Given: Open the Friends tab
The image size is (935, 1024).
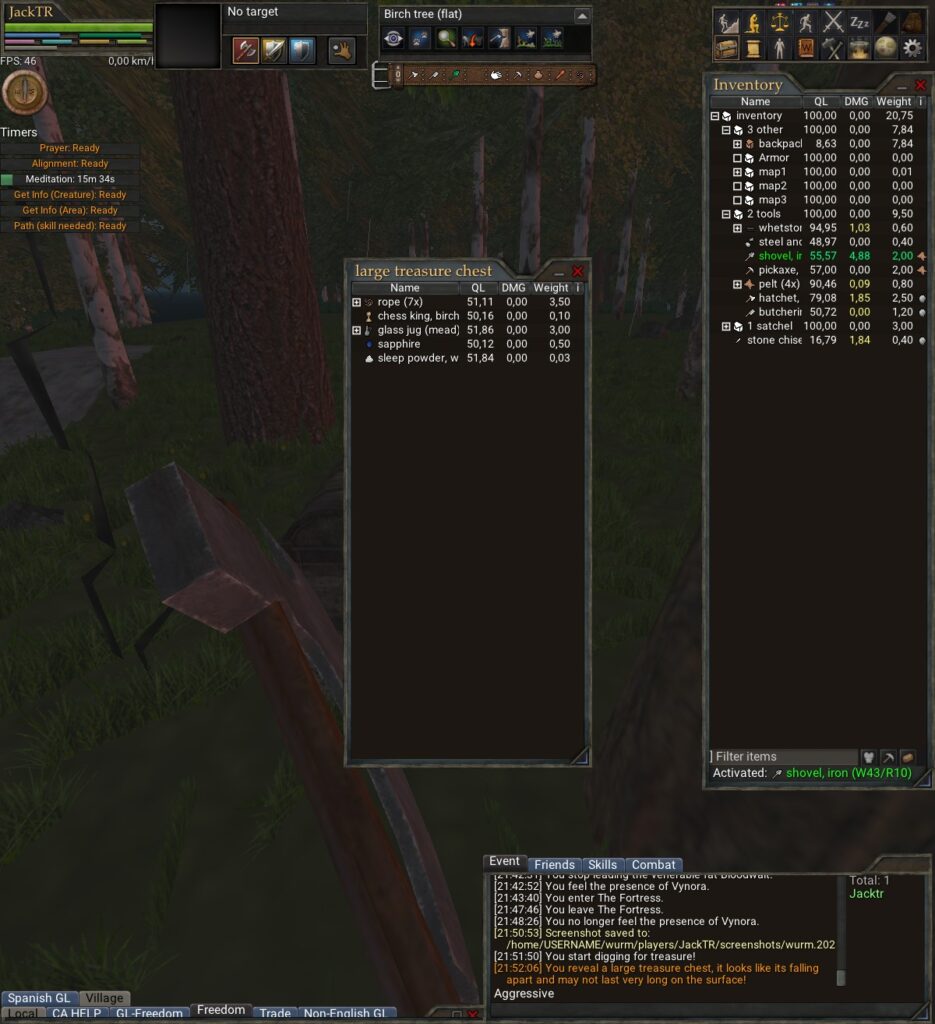Looking at the screenshot, I should 554,865.
